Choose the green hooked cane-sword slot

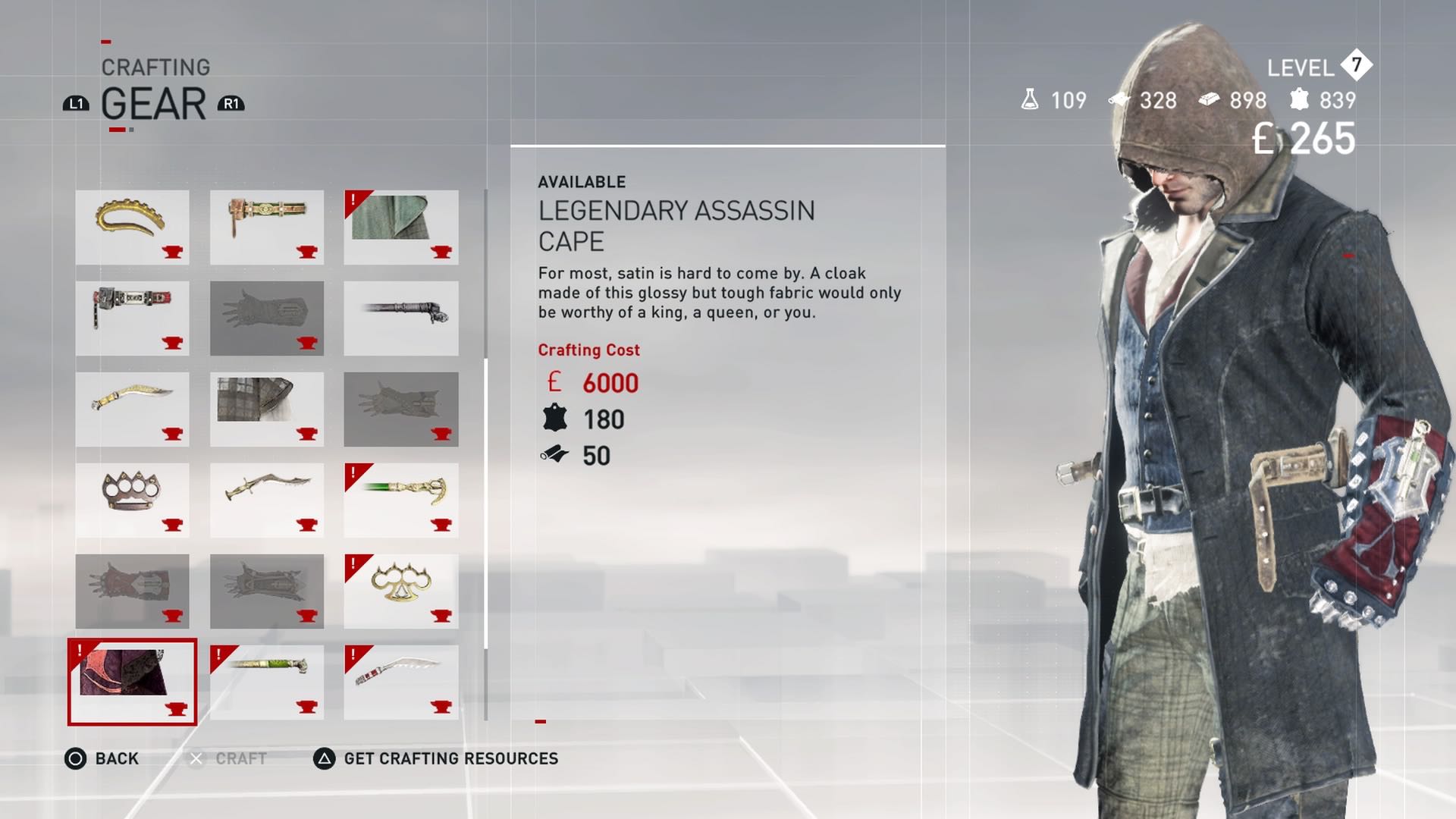click(x=400, y=500)
